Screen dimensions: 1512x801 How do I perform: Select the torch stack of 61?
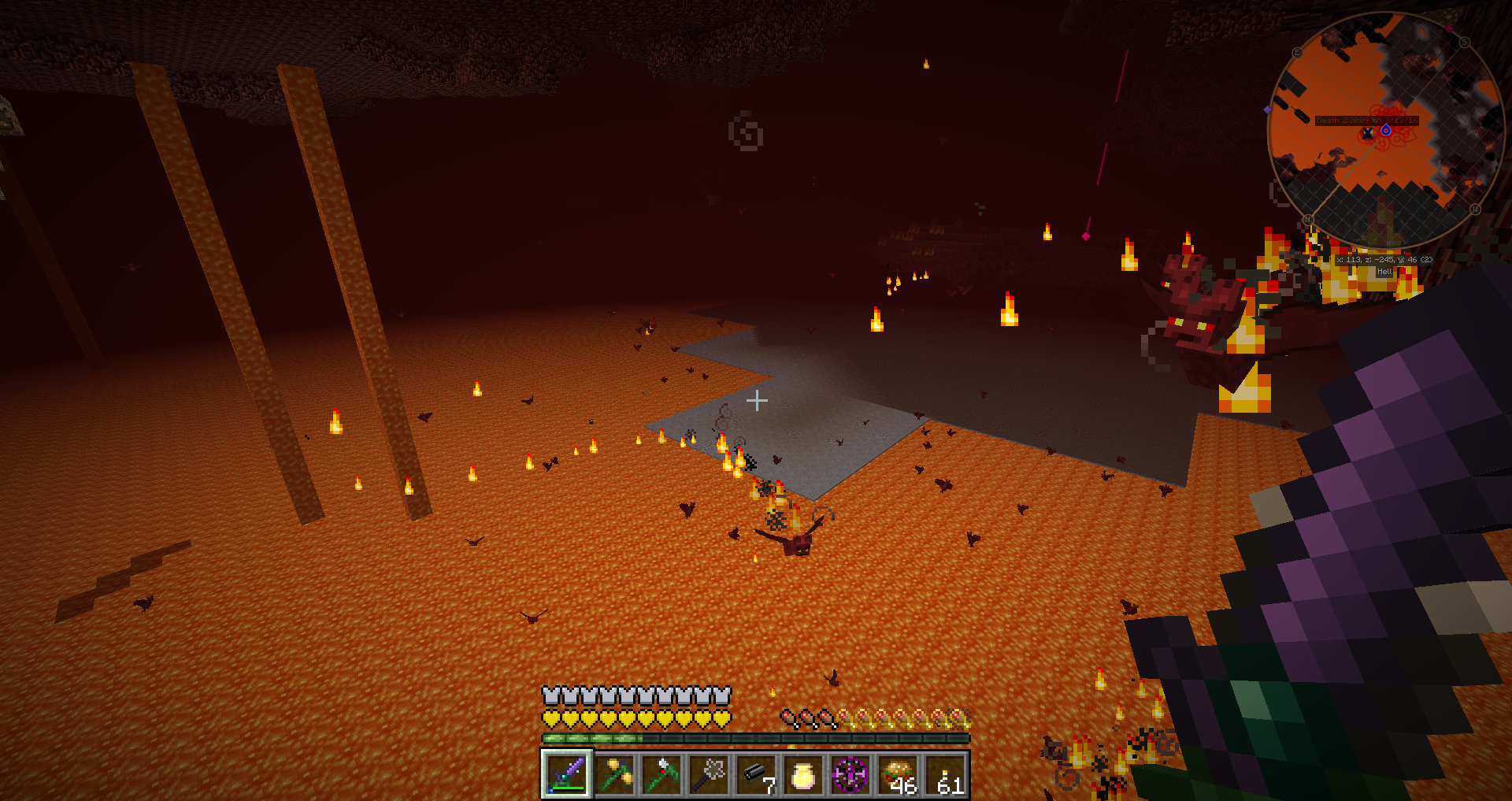click(x=945, y=774)
